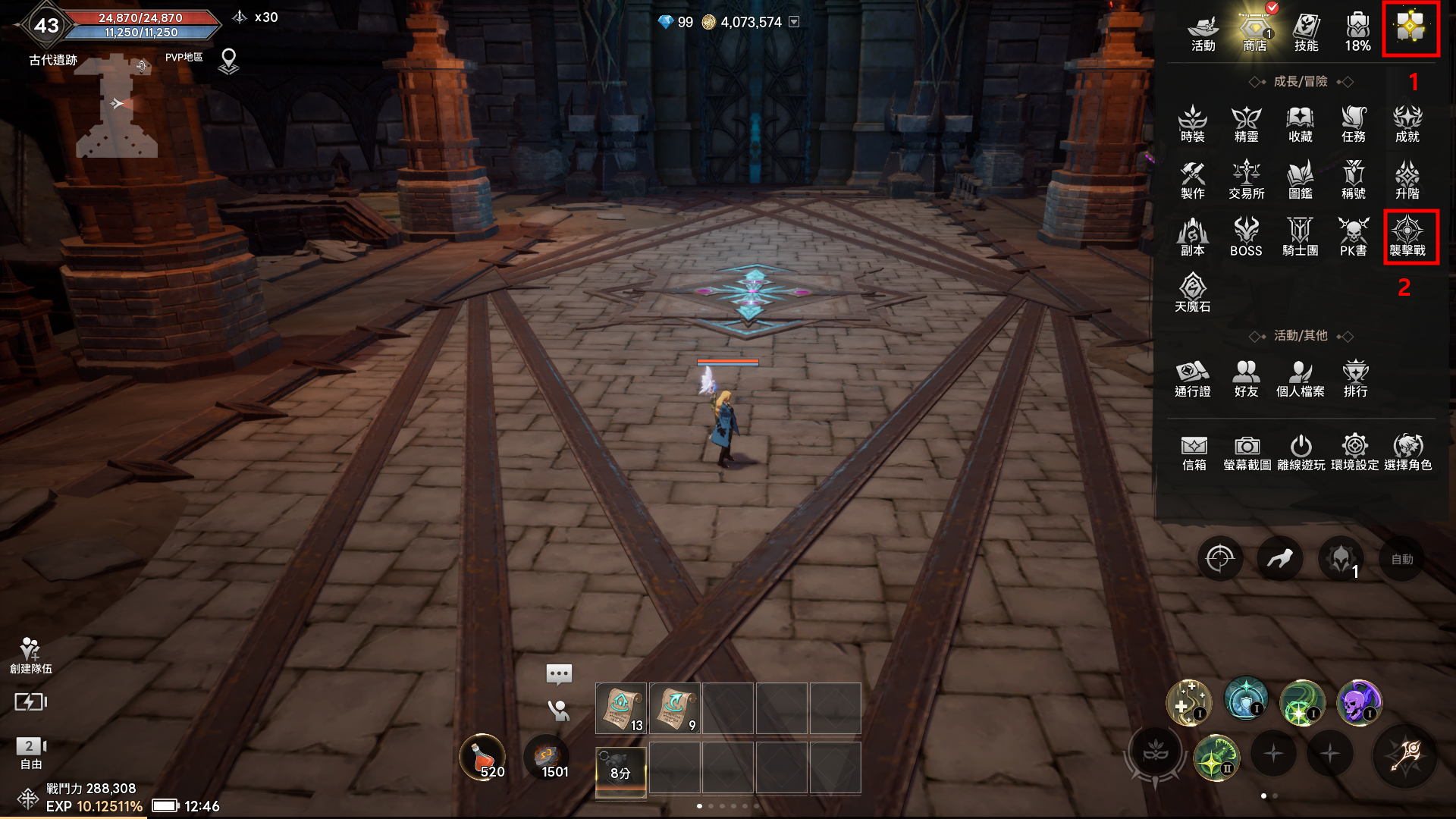Open the chat bubble icon
The width and height of the screenshot is (1456, 819).
click(559, 673)
